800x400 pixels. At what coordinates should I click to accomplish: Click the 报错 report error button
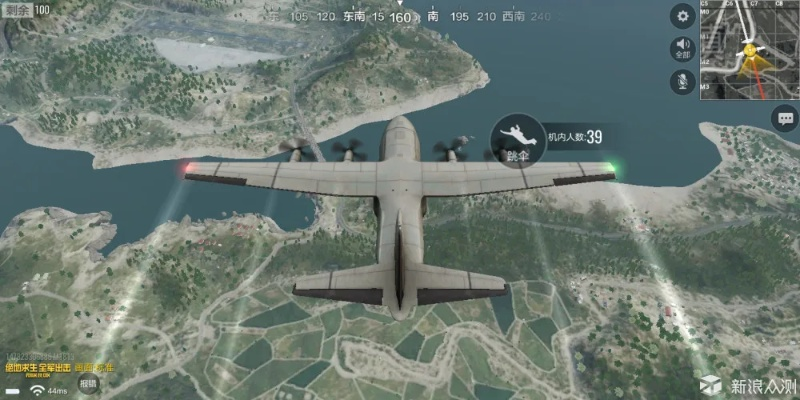(88, 383)
